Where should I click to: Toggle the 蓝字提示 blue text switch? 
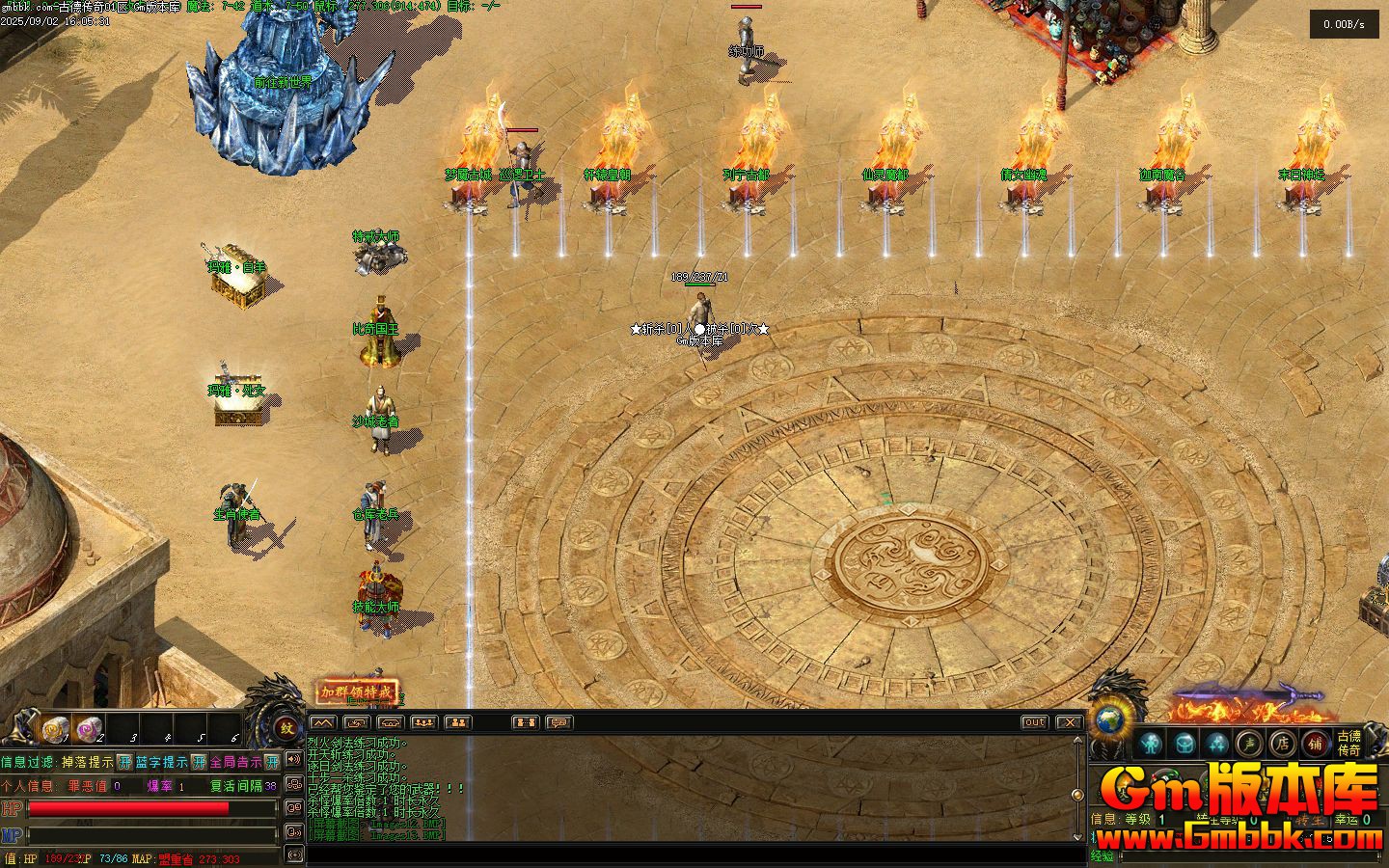click(199, 762)
